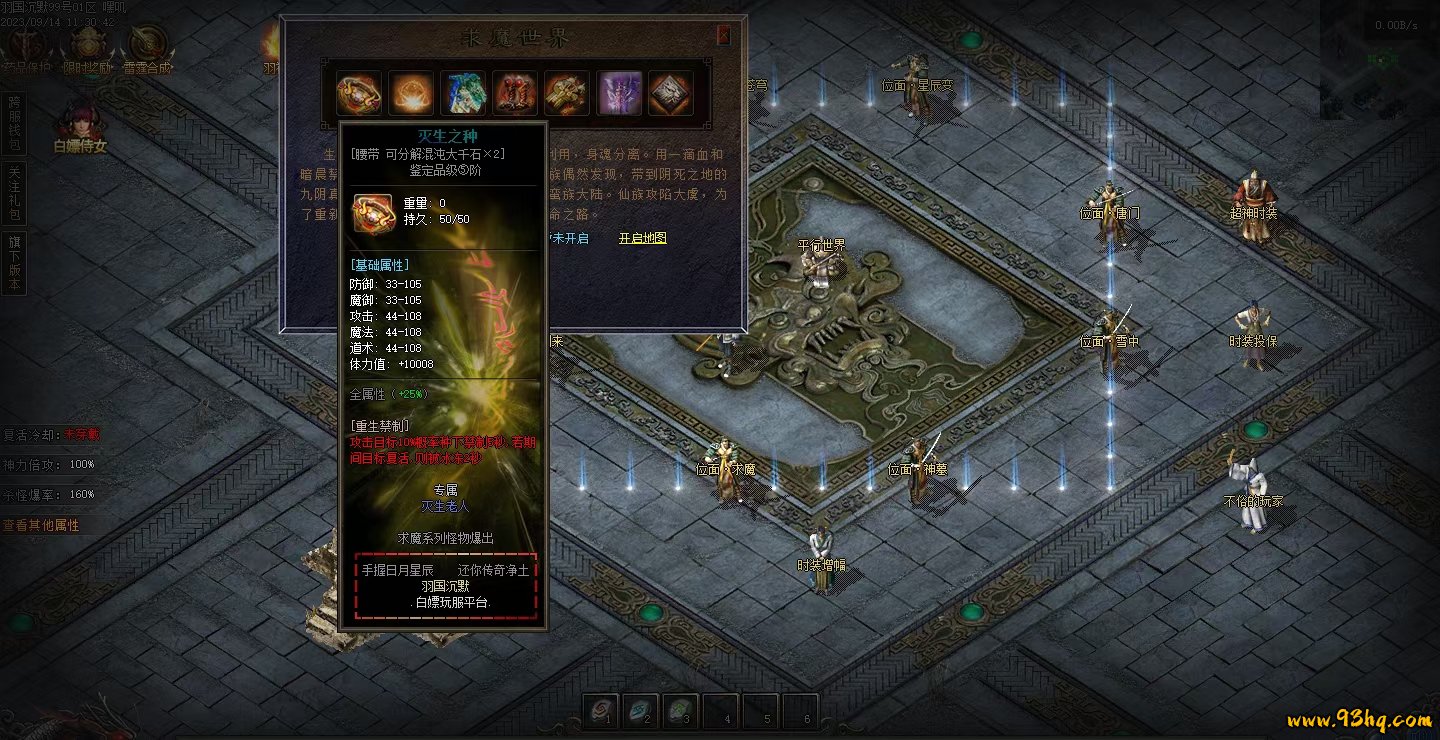Select the glowing orange orb item
This screenshot has height=740, width=1440.
click(x=411, y=93)
